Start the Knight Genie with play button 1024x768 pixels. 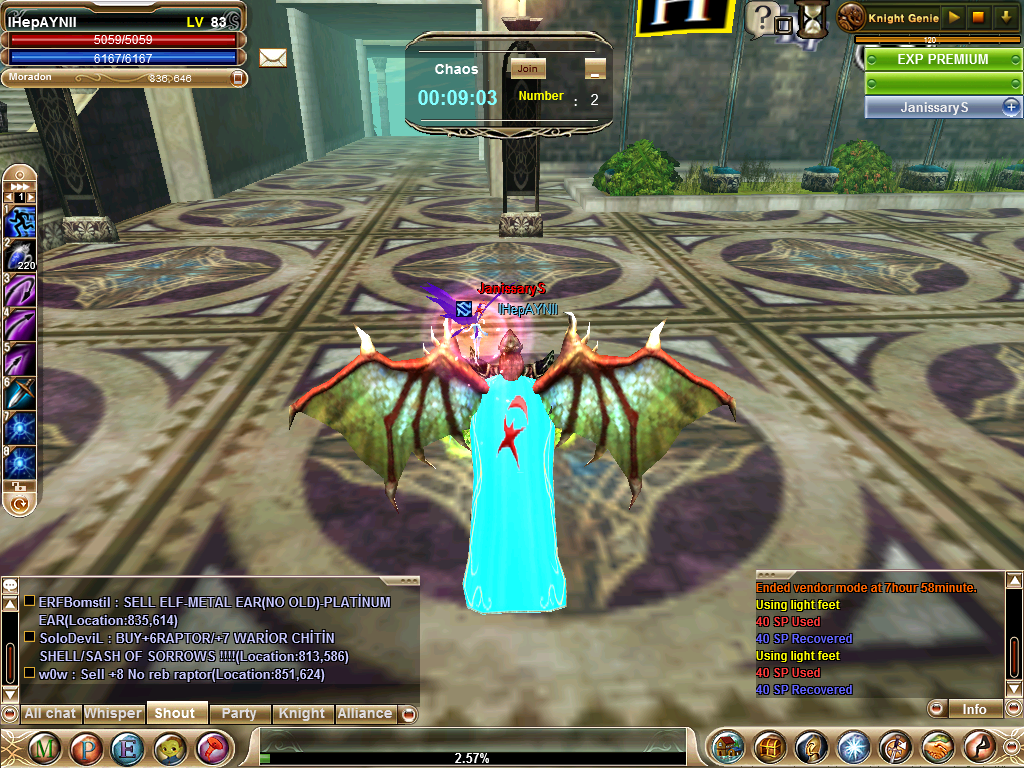click(954, 17)
